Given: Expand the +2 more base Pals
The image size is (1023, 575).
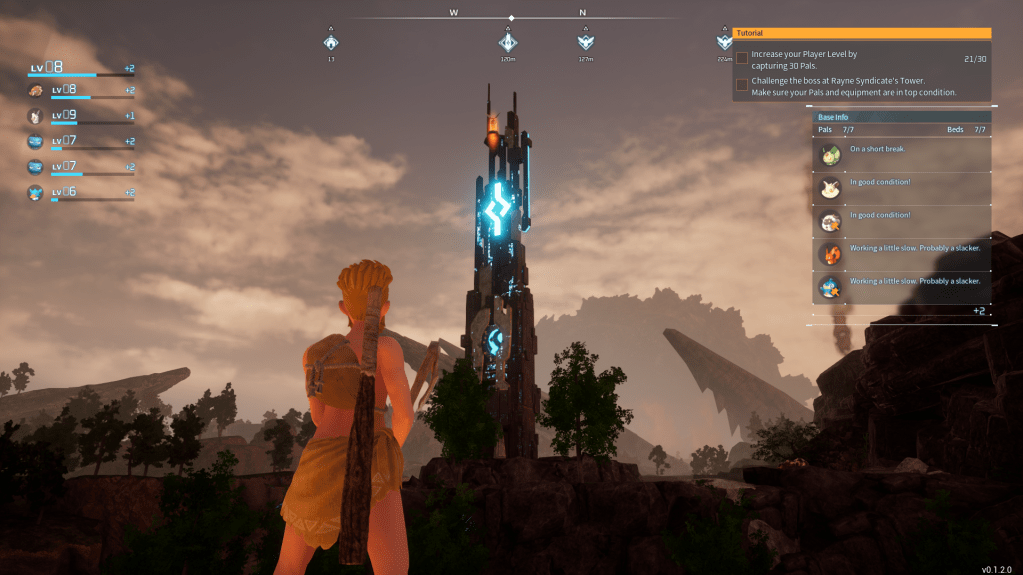Looking at the screenshot, I should [980, 311].
